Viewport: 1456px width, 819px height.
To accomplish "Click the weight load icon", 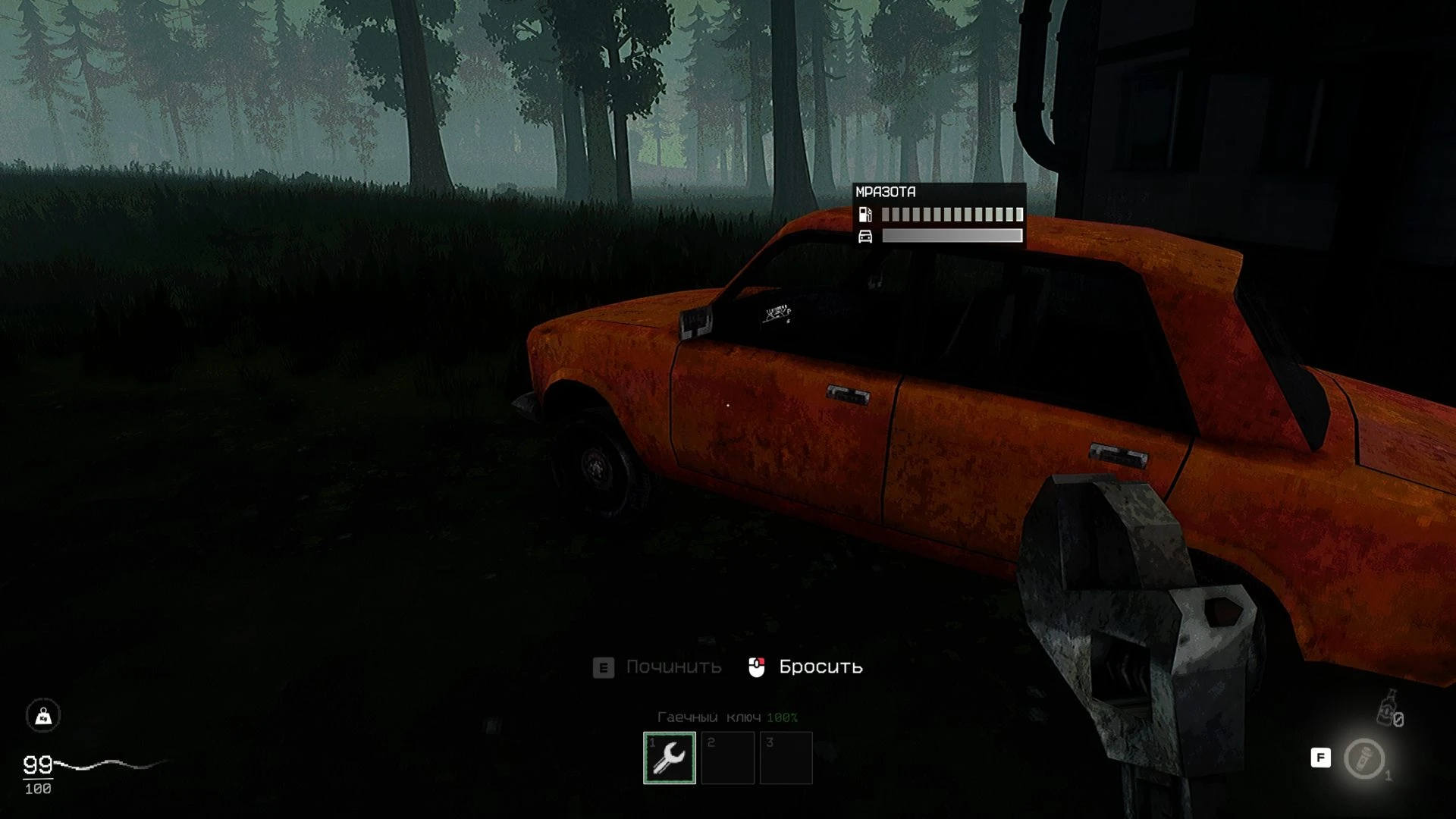I will (x=43, y=715).
